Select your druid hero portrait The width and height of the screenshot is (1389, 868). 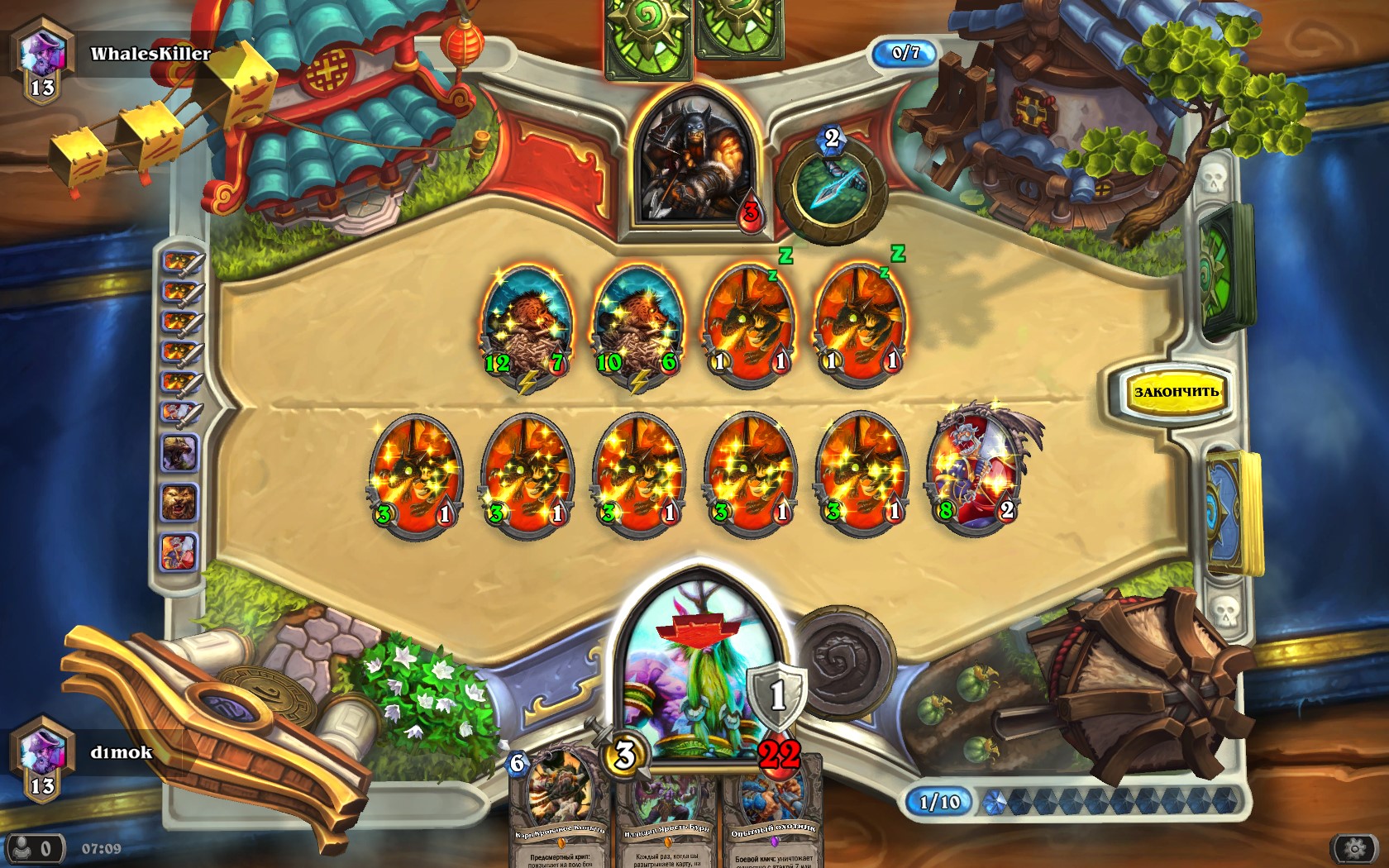point(696,670)
